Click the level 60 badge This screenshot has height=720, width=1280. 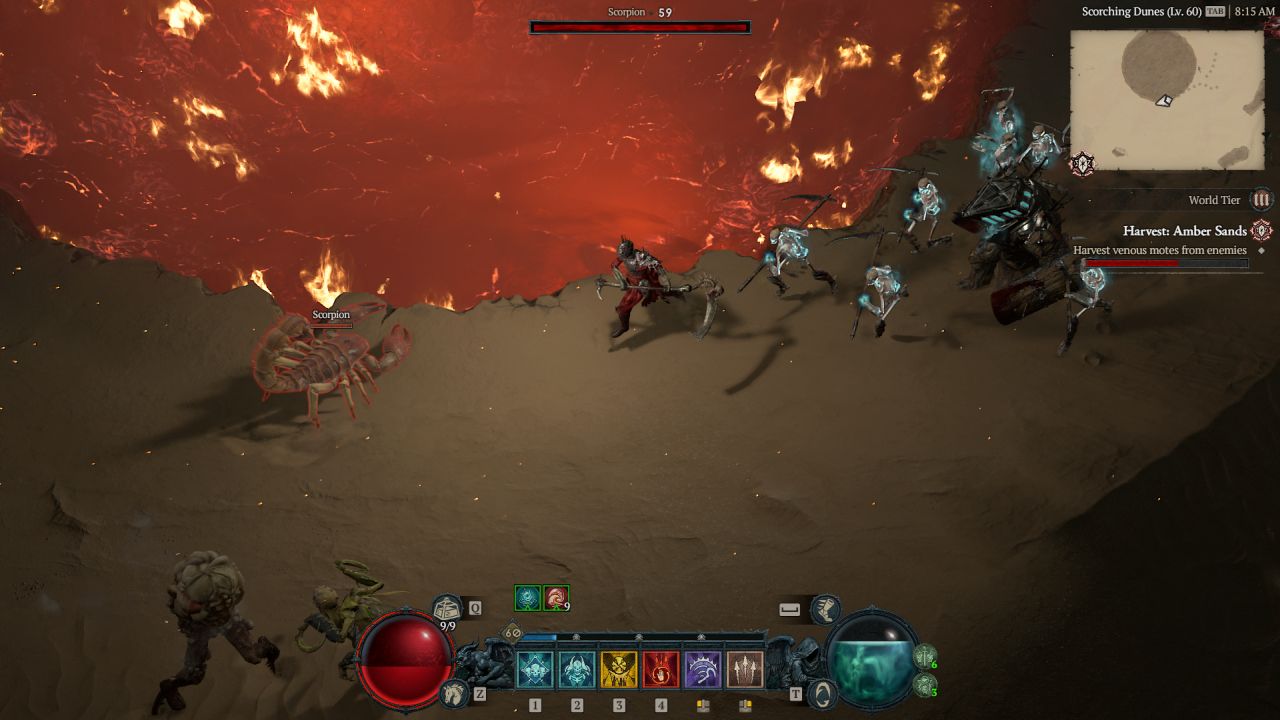click(x=512, y=633)
